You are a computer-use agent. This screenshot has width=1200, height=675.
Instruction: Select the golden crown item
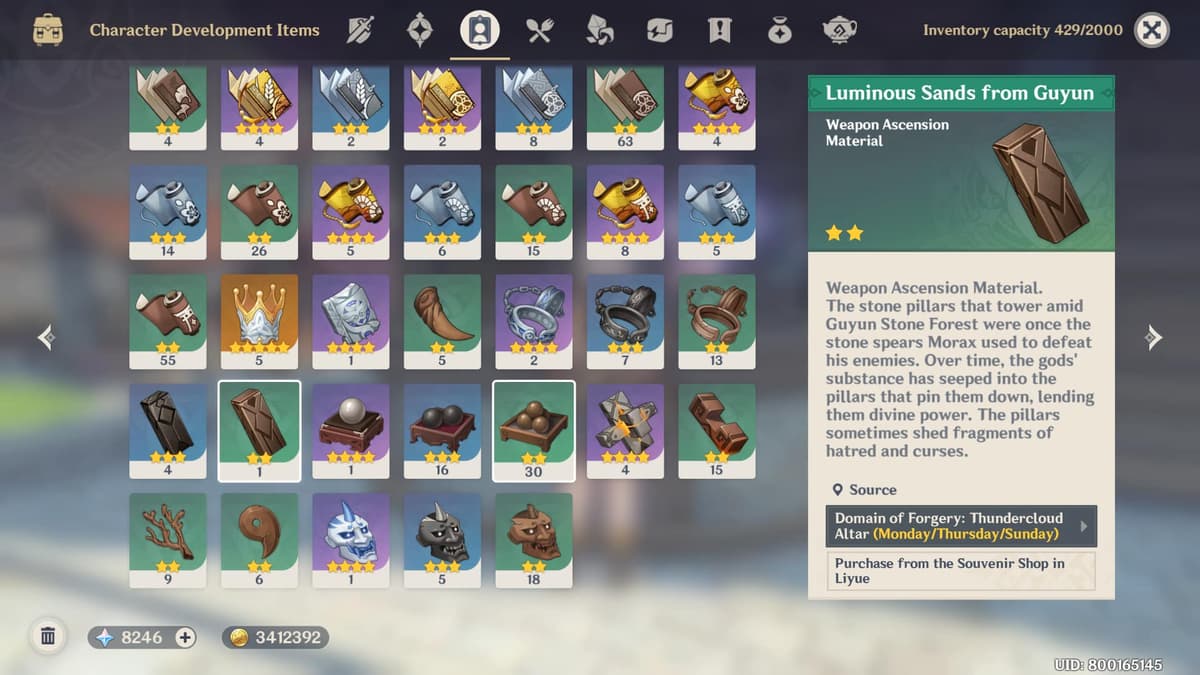(259, 320)
